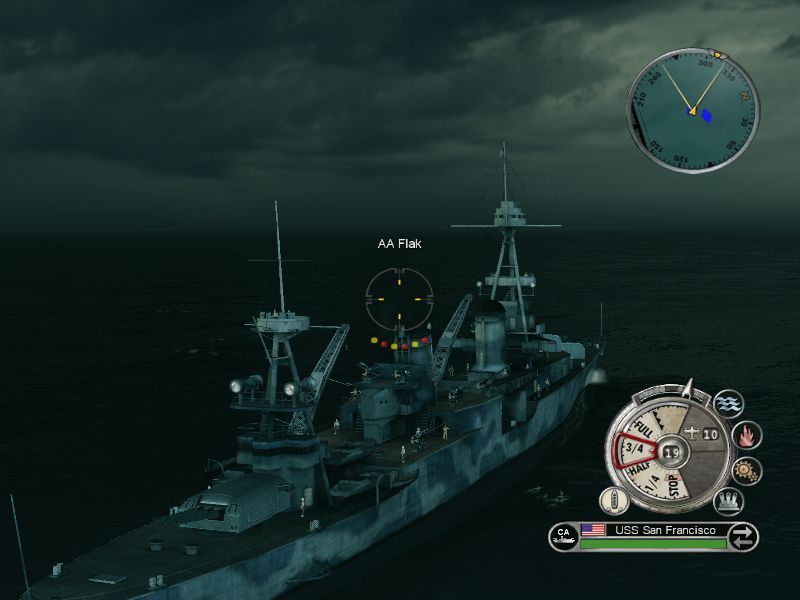Switch units with the arrows button

coord(743,537)
